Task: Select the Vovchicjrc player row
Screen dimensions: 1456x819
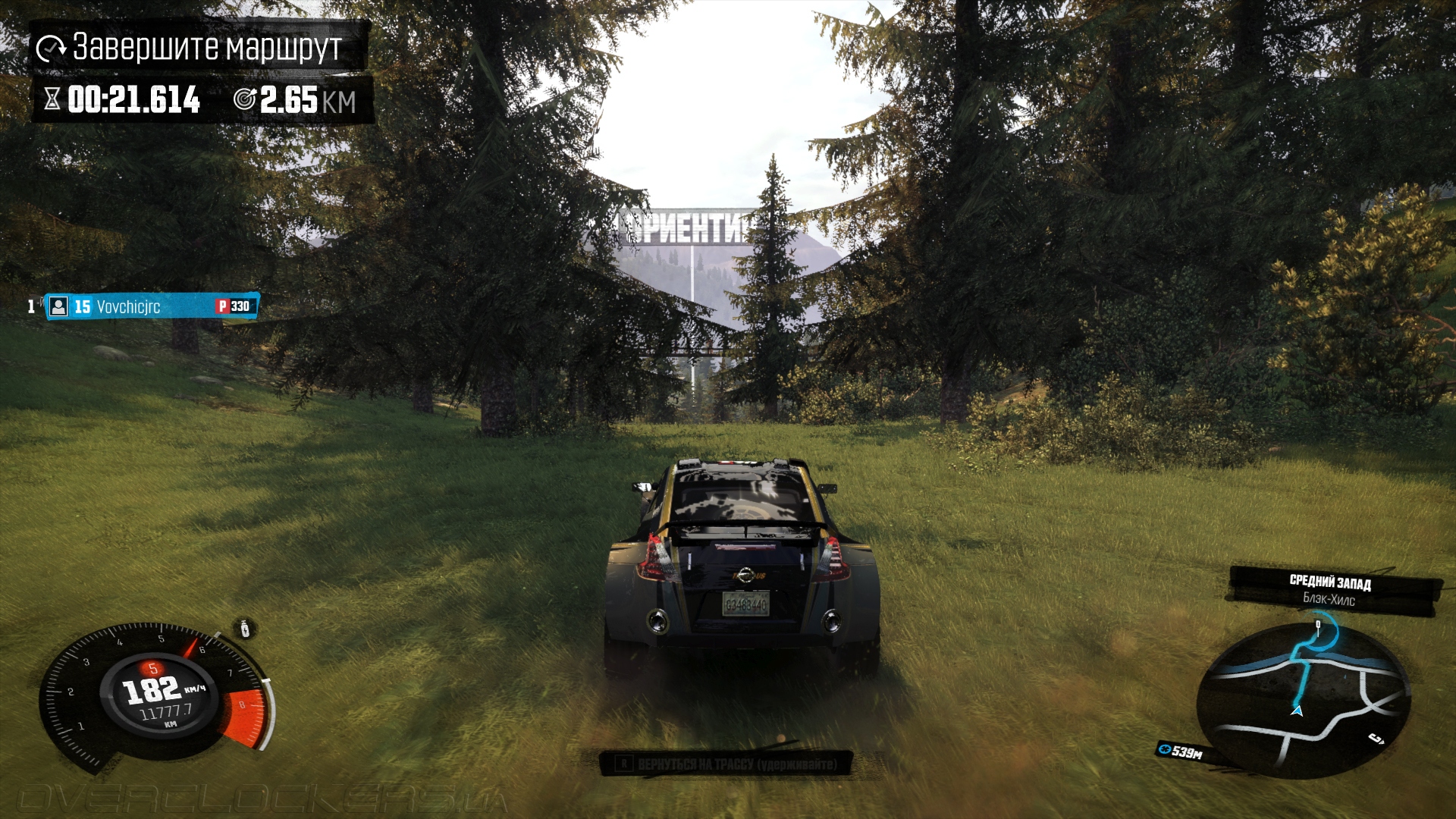Action: [x=152, y=306]
